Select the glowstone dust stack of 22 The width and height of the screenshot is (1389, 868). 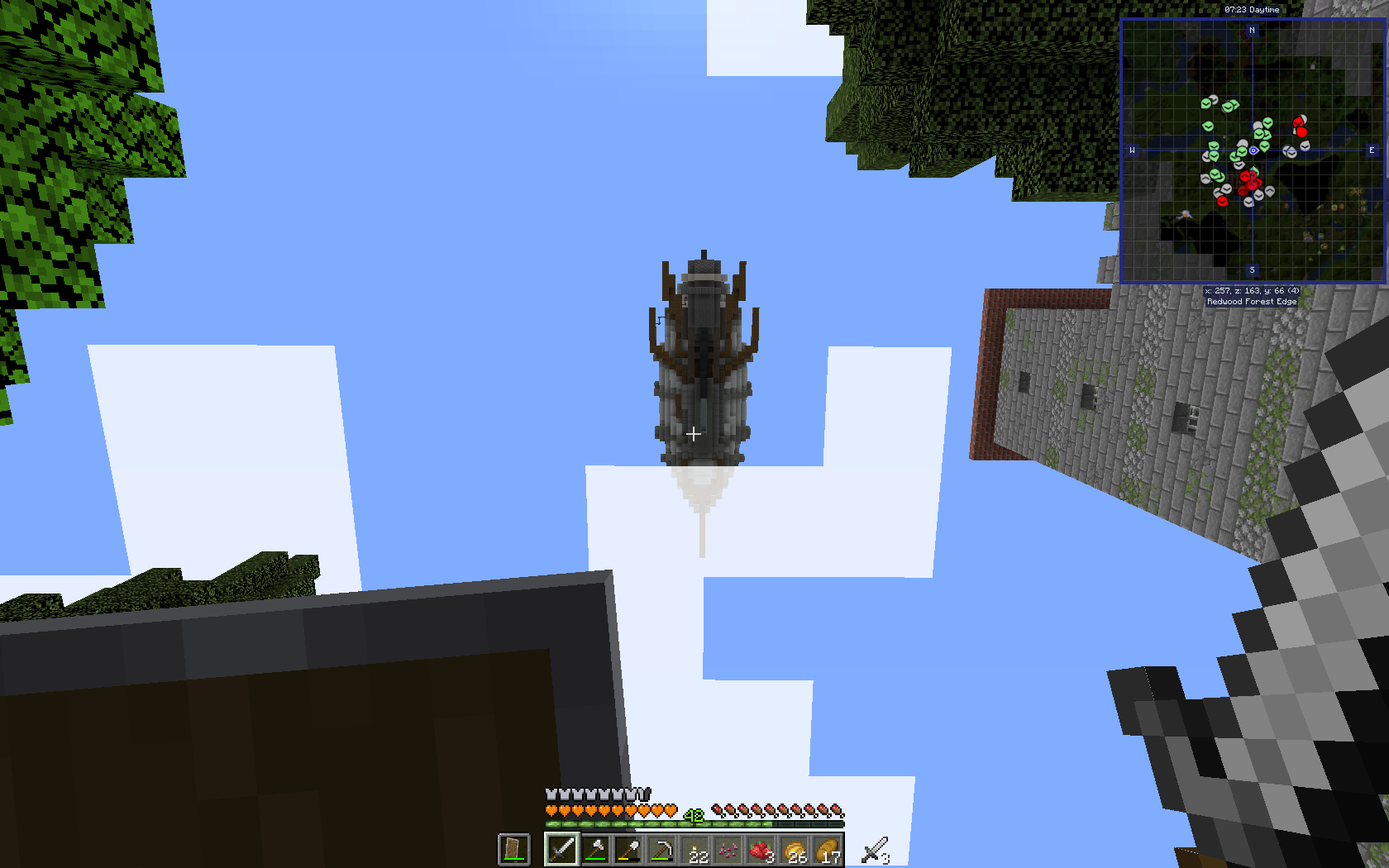click(x=695, y=850)
